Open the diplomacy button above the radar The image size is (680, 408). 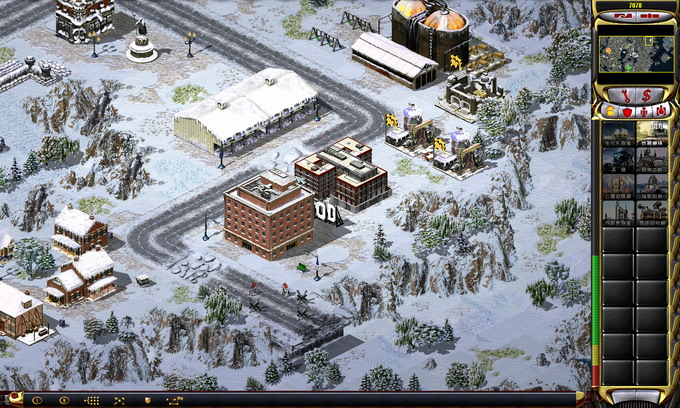click(x=620, y=15)
